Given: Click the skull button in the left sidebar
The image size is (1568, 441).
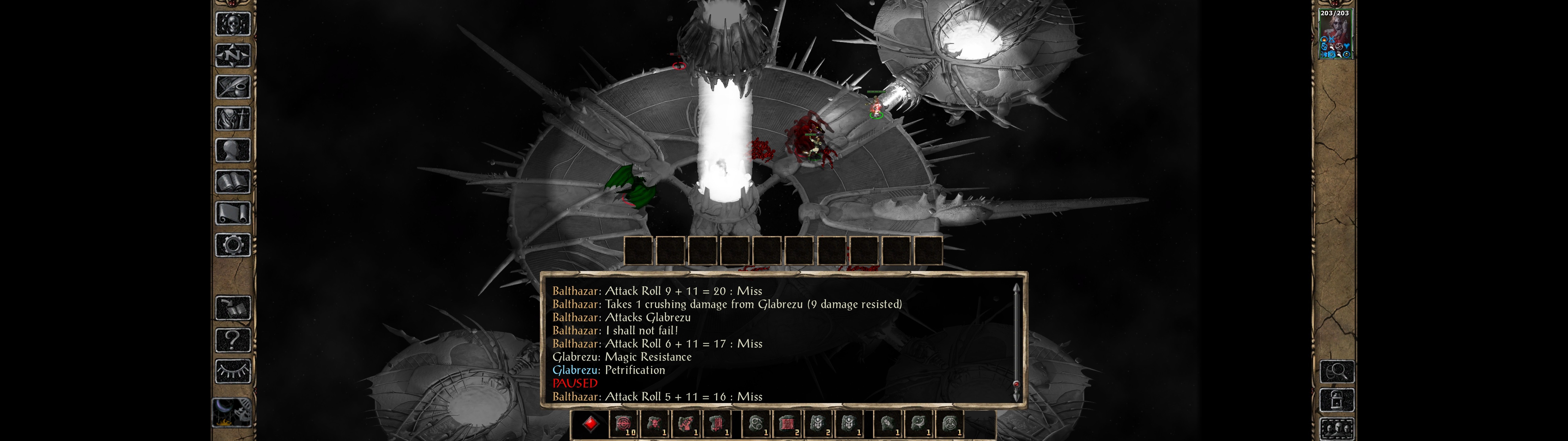Looking at the screenshot, I should pyautogui.click(x=233, y=24).
